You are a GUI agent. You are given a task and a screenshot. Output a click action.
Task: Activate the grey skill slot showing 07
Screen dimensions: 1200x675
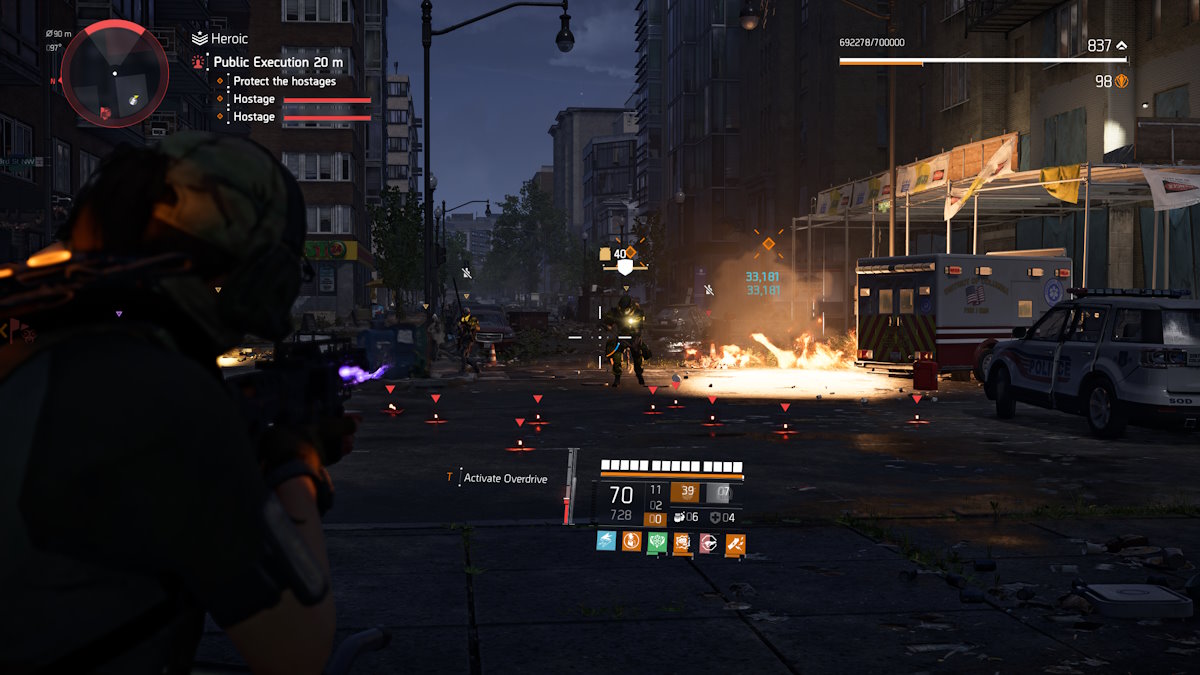(718, 492)
